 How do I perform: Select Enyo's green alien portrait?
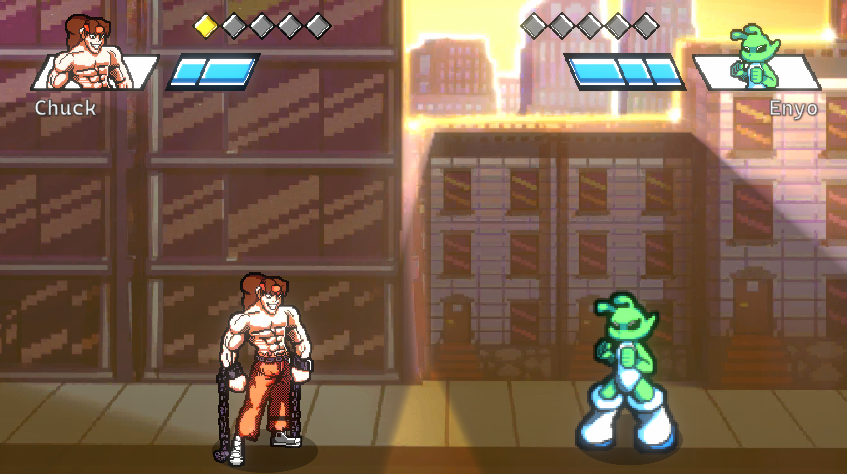click(755, 60)
